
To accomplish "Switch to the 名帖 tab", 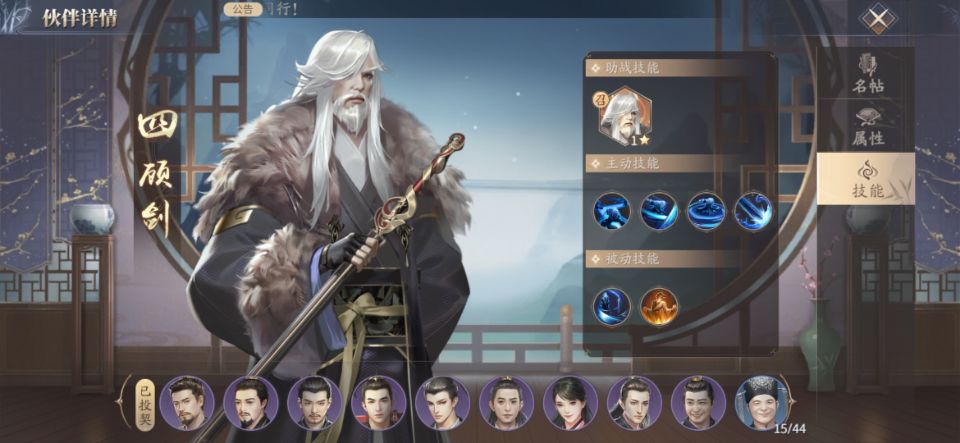I will [x=867, y=74].
